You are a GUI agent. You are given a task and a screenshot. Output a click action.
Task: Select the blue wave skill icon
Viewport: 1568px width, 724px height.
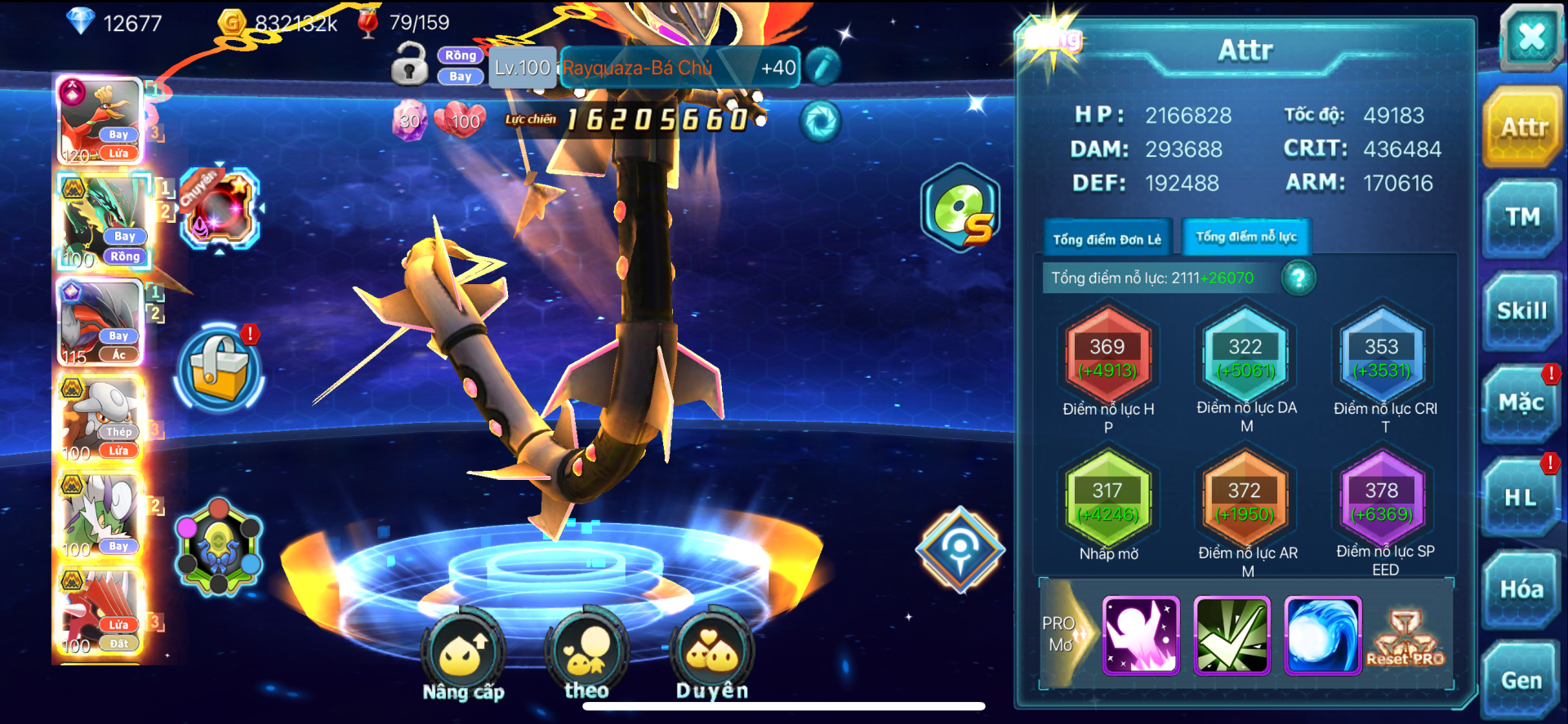click(x=1322, y=636)
